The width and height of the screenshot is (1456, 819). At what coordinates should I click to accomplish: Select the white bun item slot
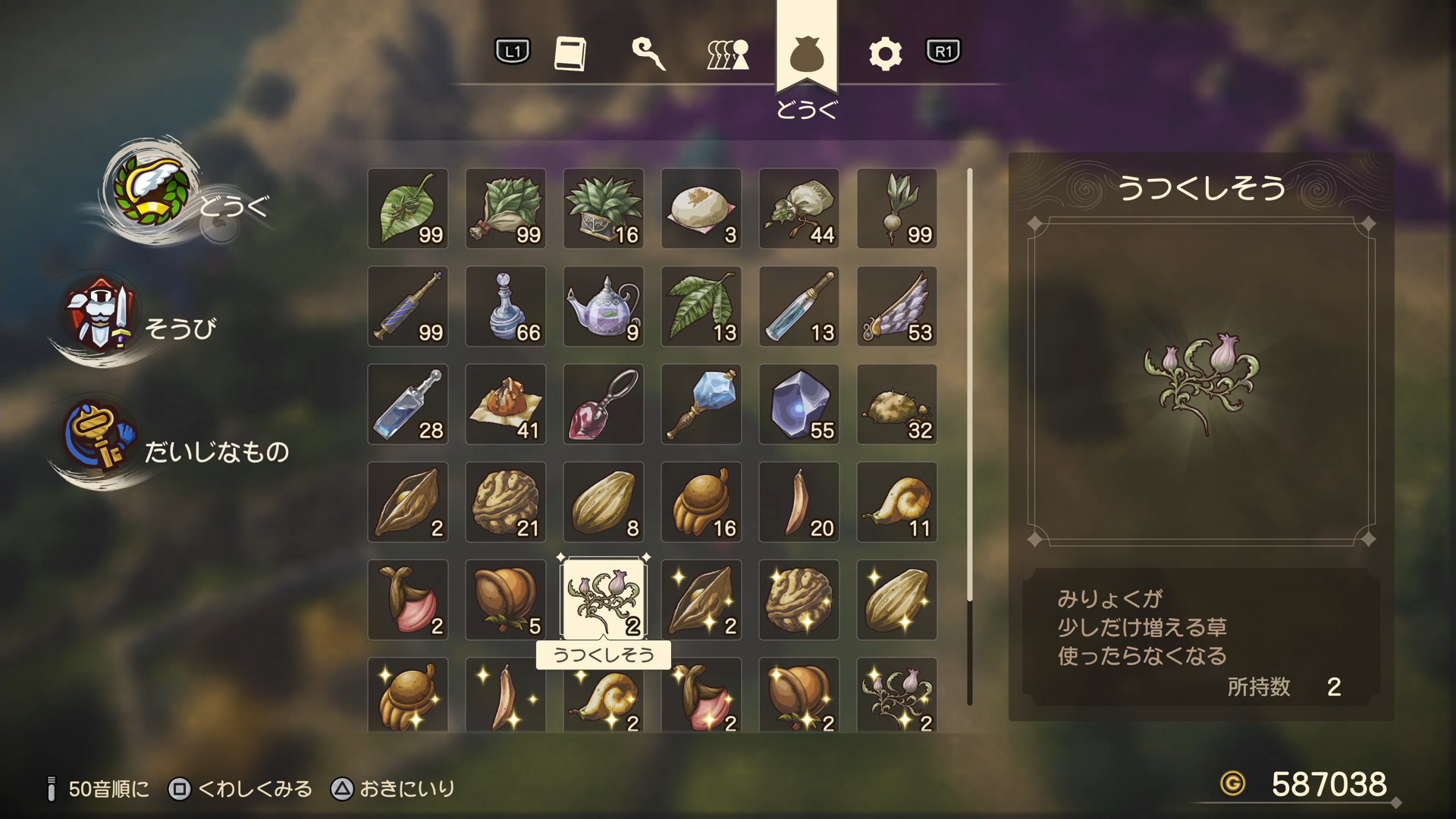[x=701, y=209]
